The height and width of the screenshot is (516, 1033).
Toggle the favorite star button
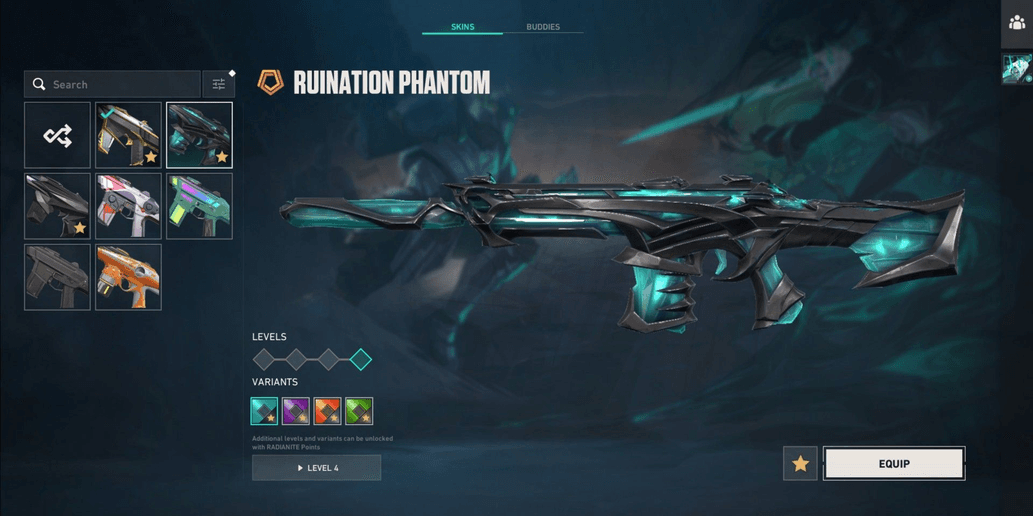[x=800, y=464]
